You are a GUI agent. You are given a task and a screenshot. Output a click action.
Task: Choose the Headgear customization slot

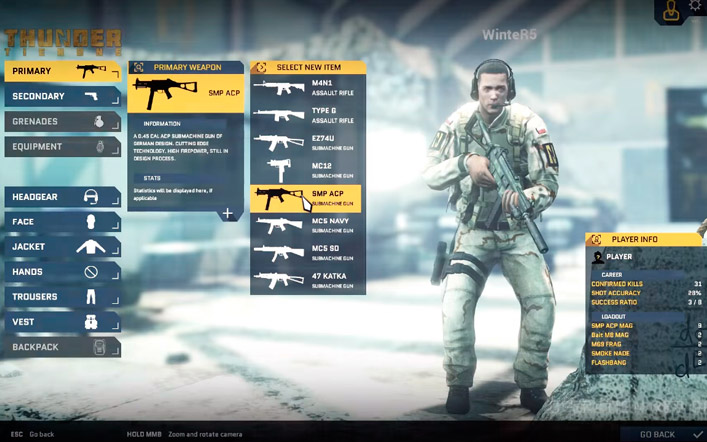coord(62,197)
